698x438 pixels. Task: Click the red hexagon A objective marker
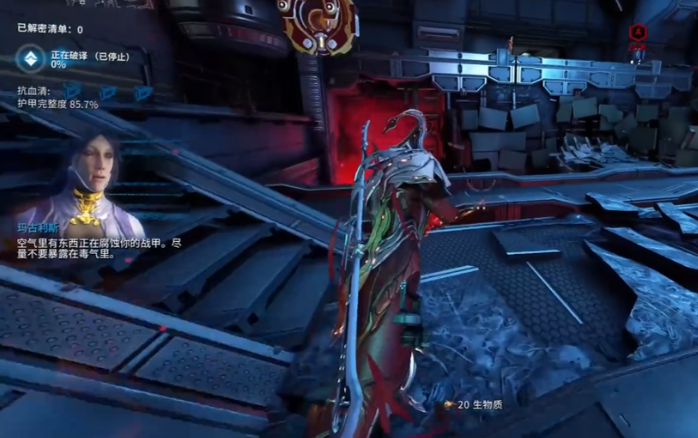coord(638,32)
